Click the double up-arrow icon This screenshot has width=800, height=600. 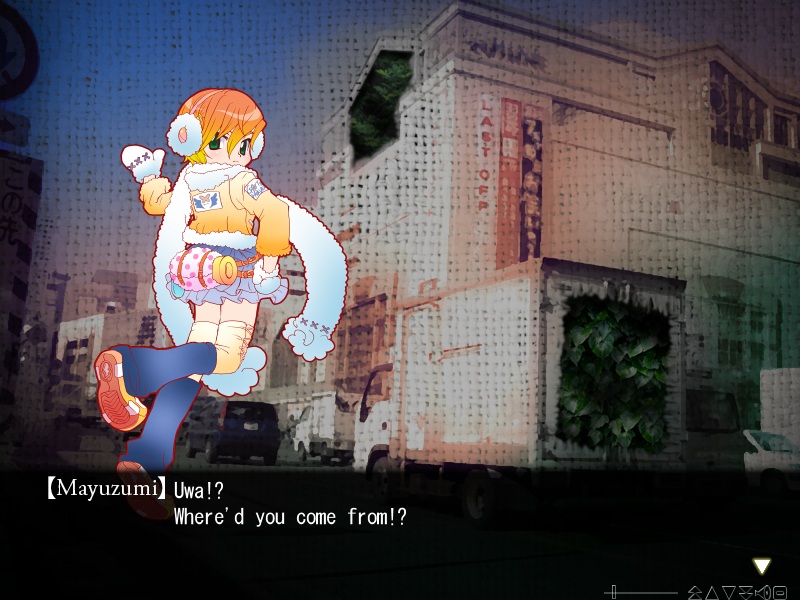pos(695,592)
